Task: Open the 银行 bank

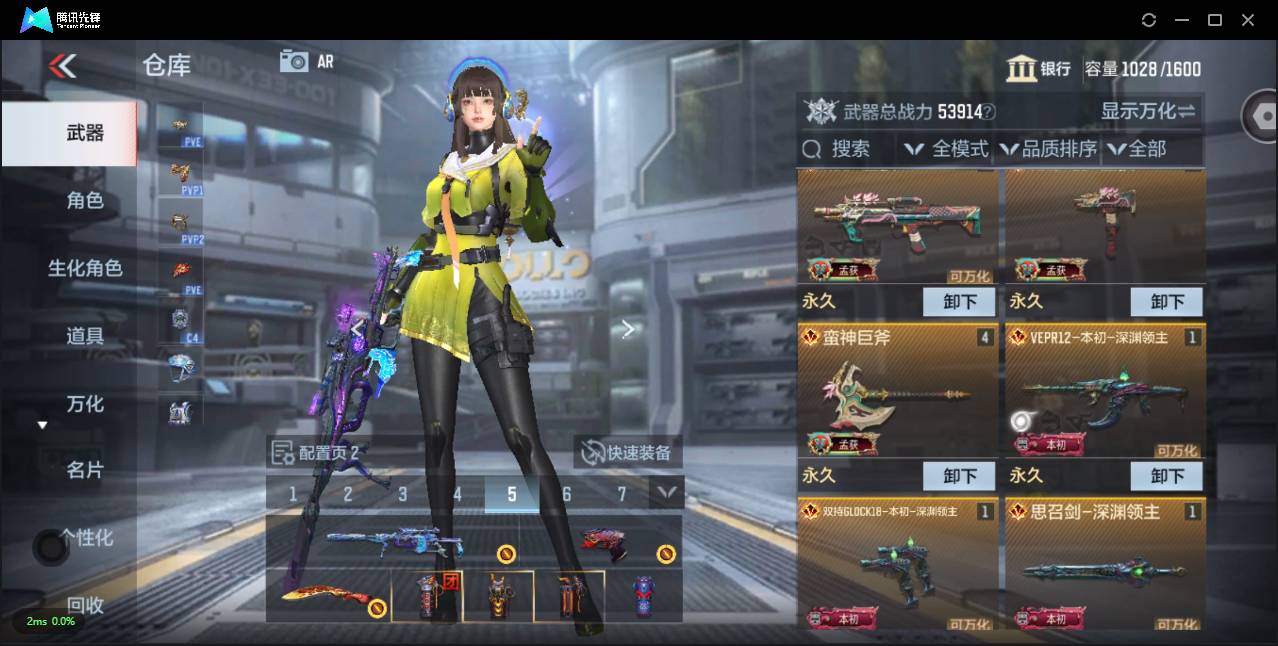Action: (1038, 69)
